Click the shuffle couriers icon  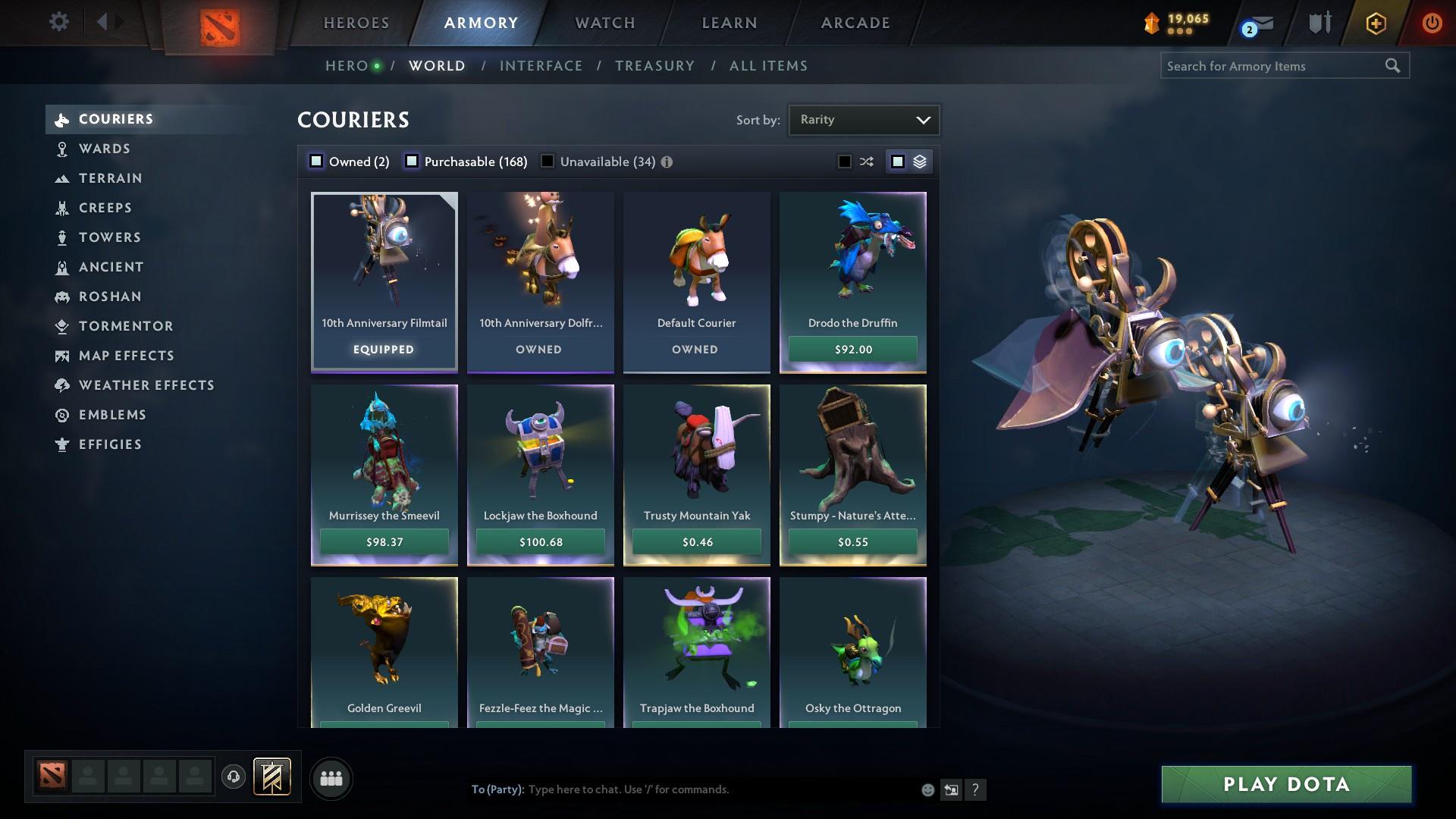tap(865, 161)
